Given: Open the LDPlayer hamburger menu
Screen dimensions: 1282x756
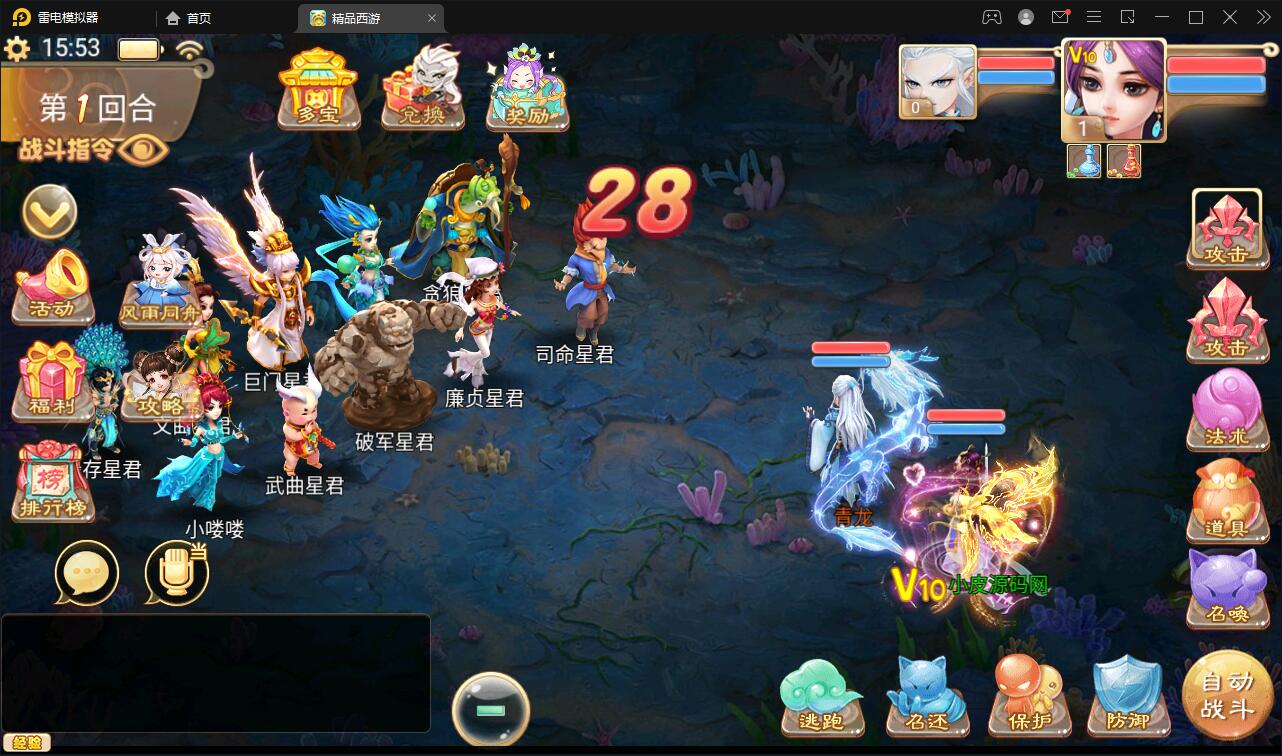Looking at the screenshot, I should (1094, 17).
